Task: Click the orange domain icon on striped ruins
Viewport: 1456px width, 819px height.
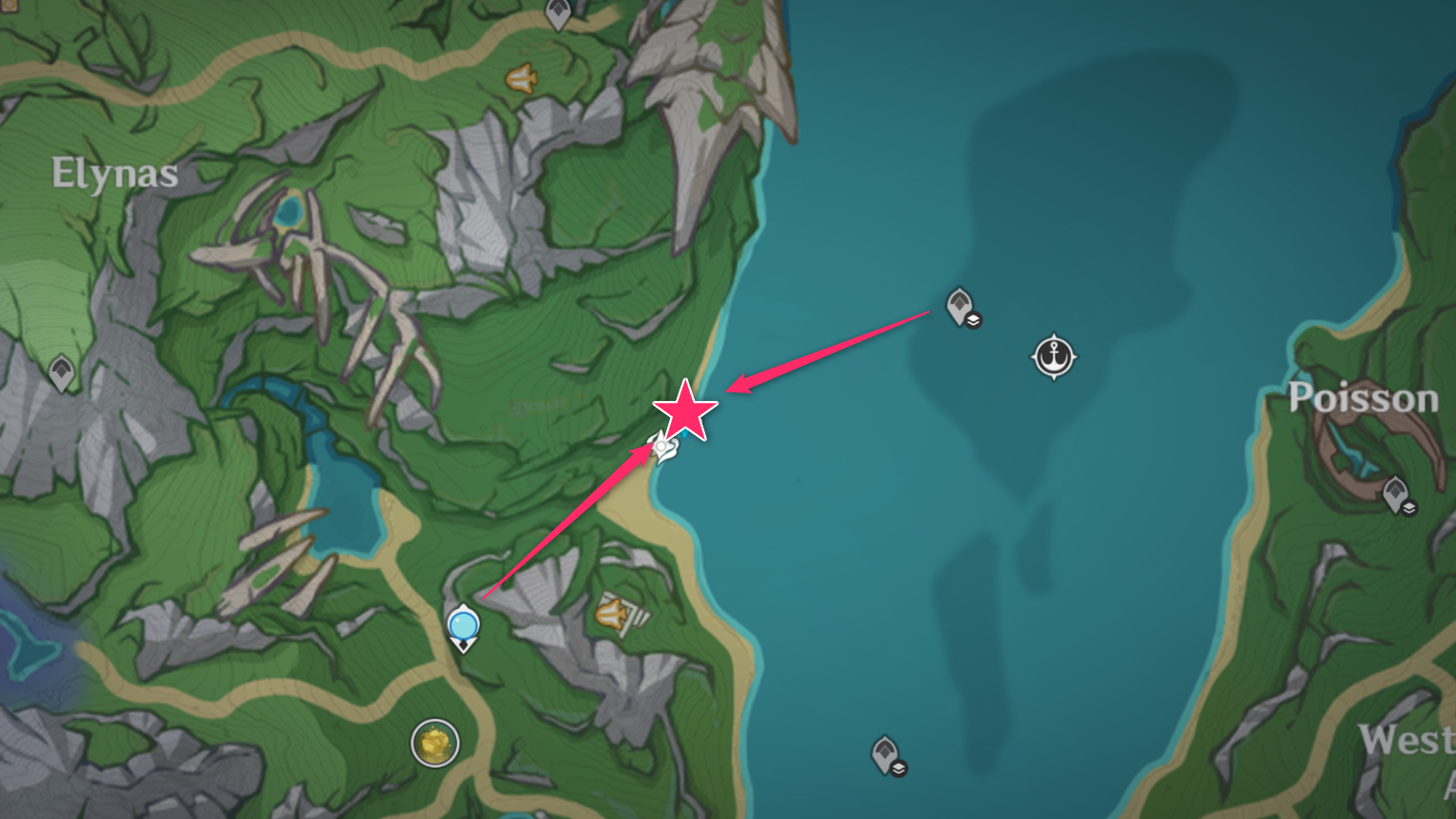Action: click(615, 614)
